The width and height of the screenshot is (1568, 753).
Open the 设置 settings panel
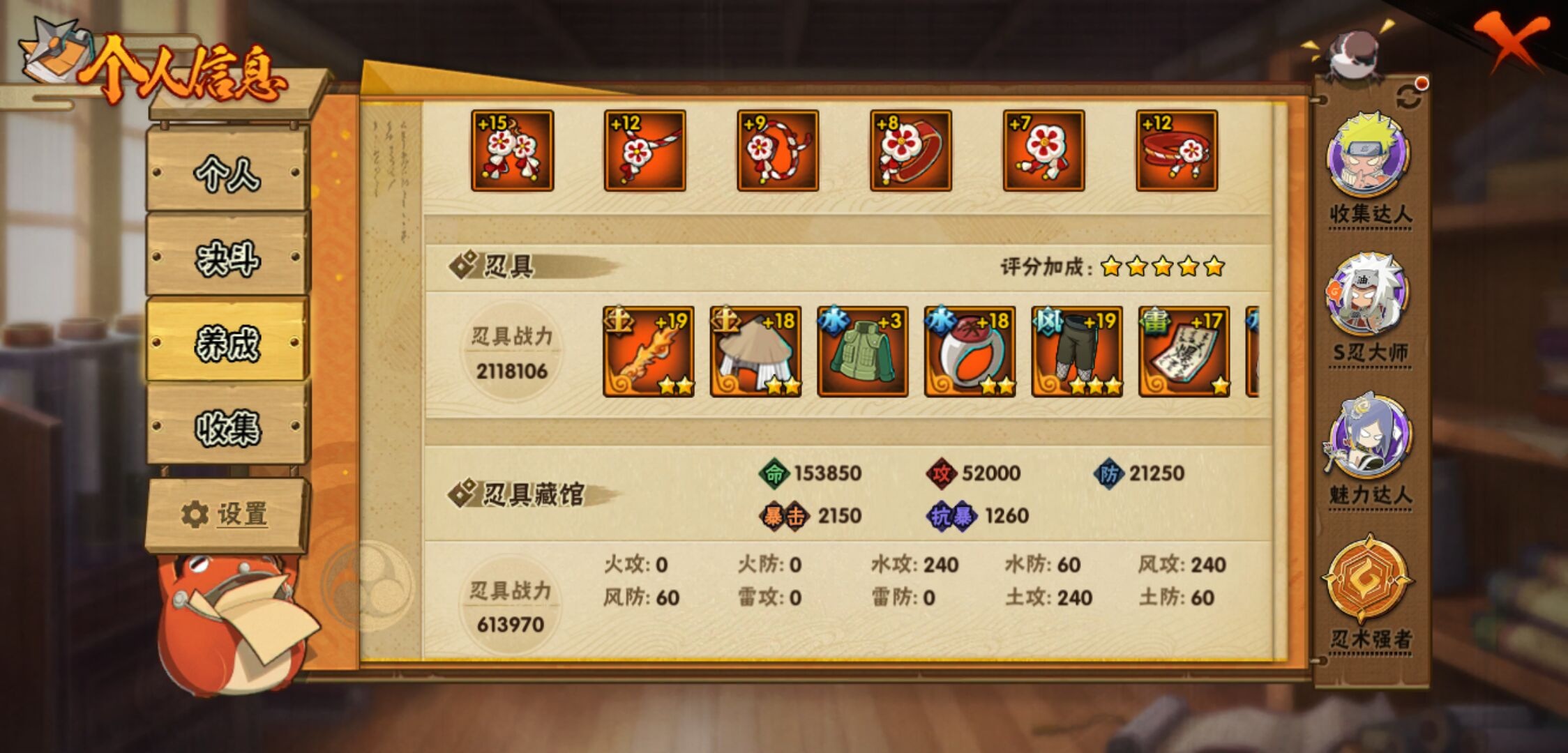coord(223,515)
